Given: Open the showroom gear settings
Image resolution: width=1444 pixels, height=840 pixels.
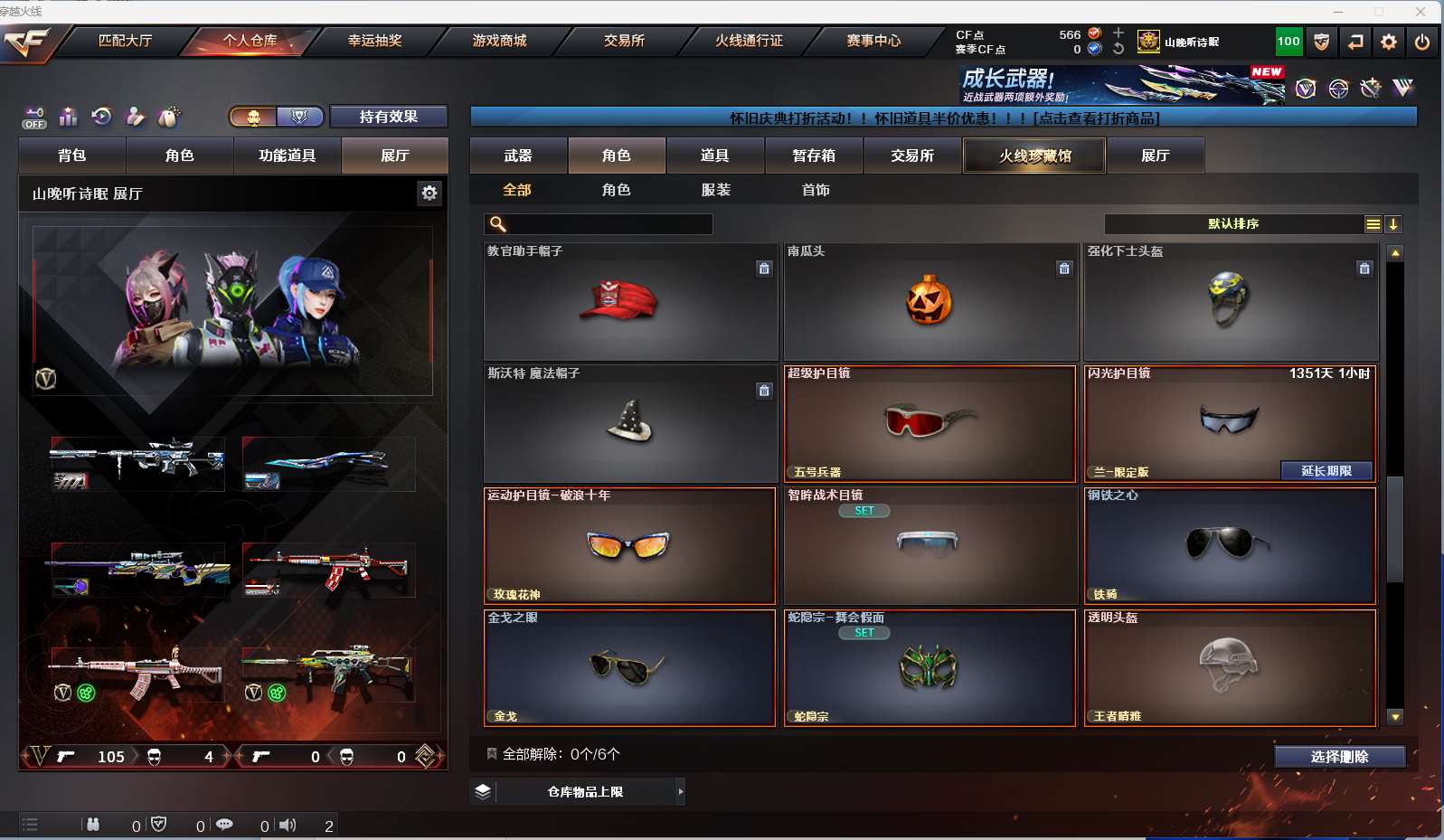Looking at the screenshot, I should coord(429,193).
